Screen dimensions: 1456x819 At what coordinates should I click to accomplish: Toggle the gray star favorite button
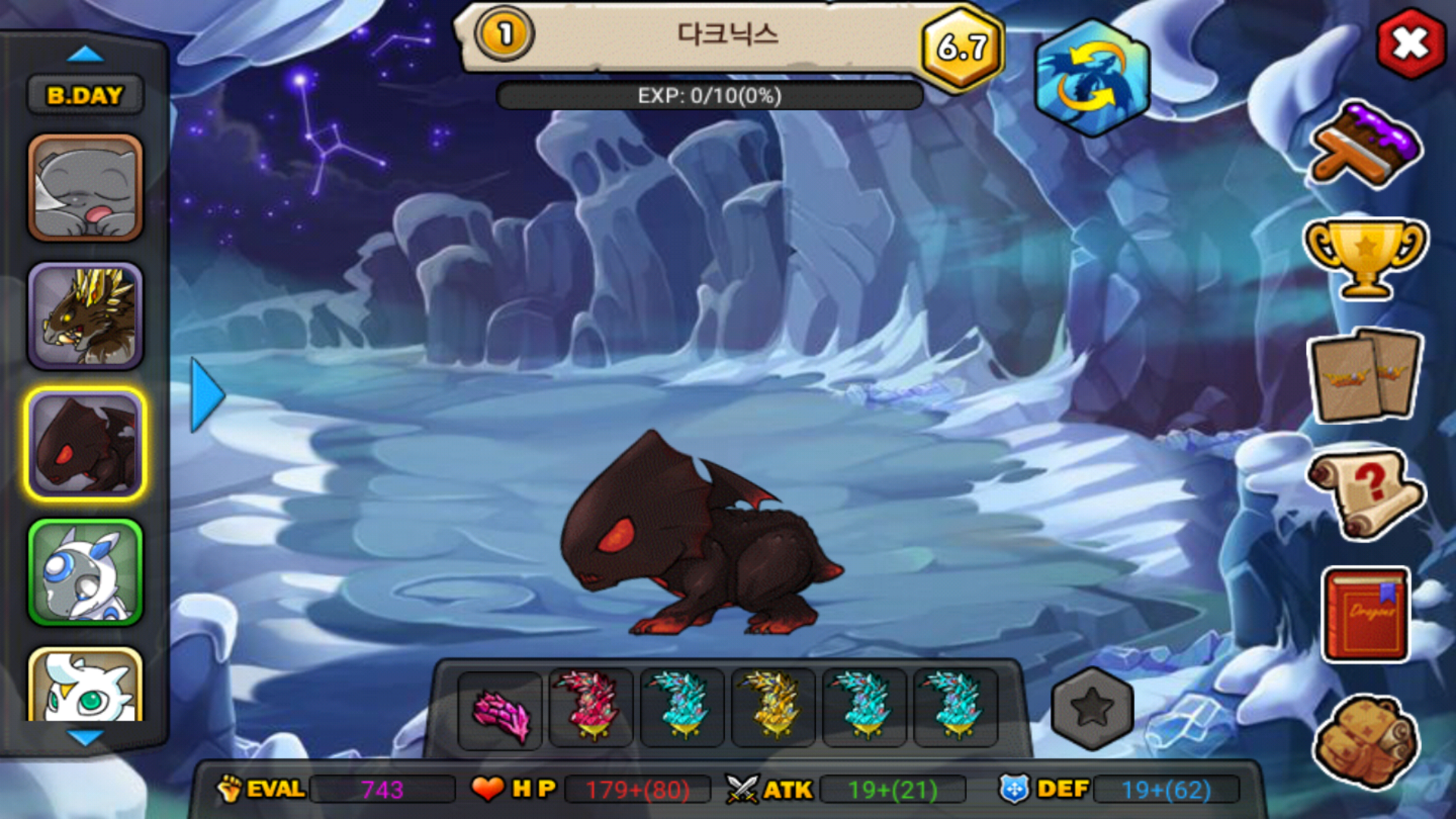(1092, 709)
